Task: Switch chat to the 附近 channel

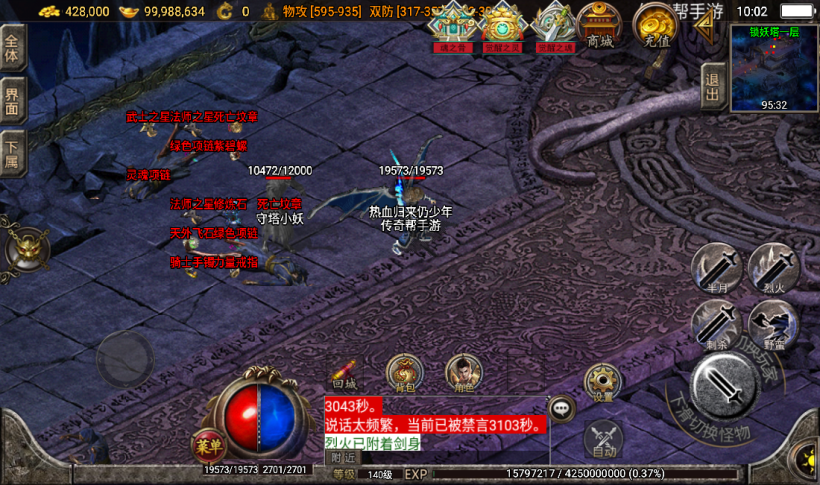Action: point(343,457)
